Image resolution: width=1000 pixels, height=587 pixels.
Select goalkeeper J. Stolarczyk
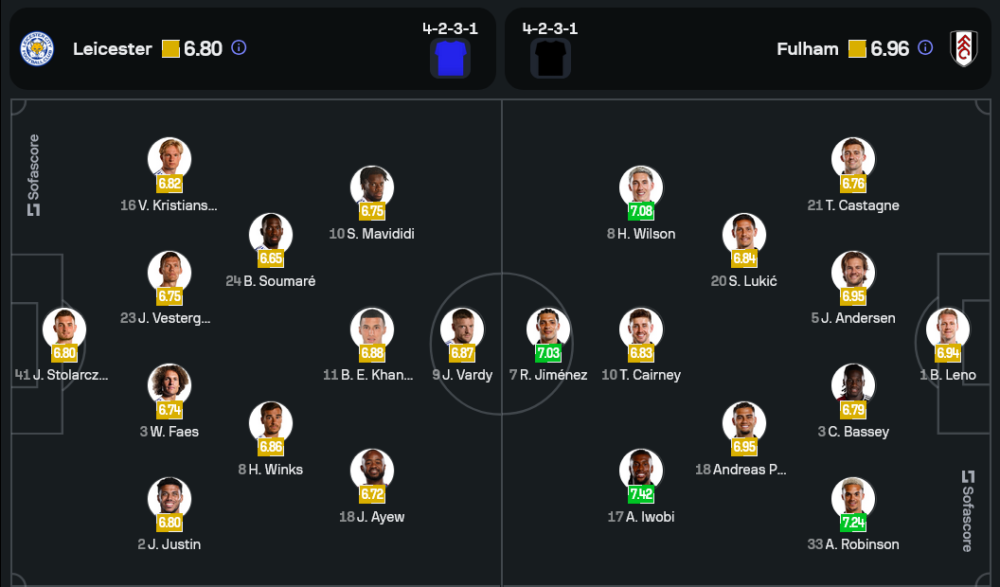(64, 330)
